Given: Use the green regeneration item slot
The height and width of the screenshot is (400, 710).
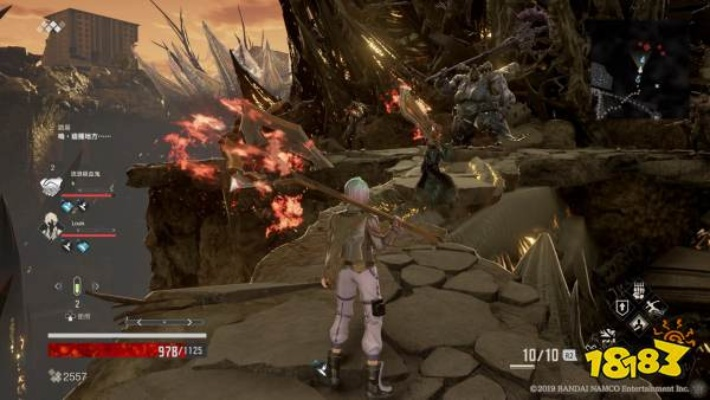Looking at the screenshot, I should [x=76, y=285].
